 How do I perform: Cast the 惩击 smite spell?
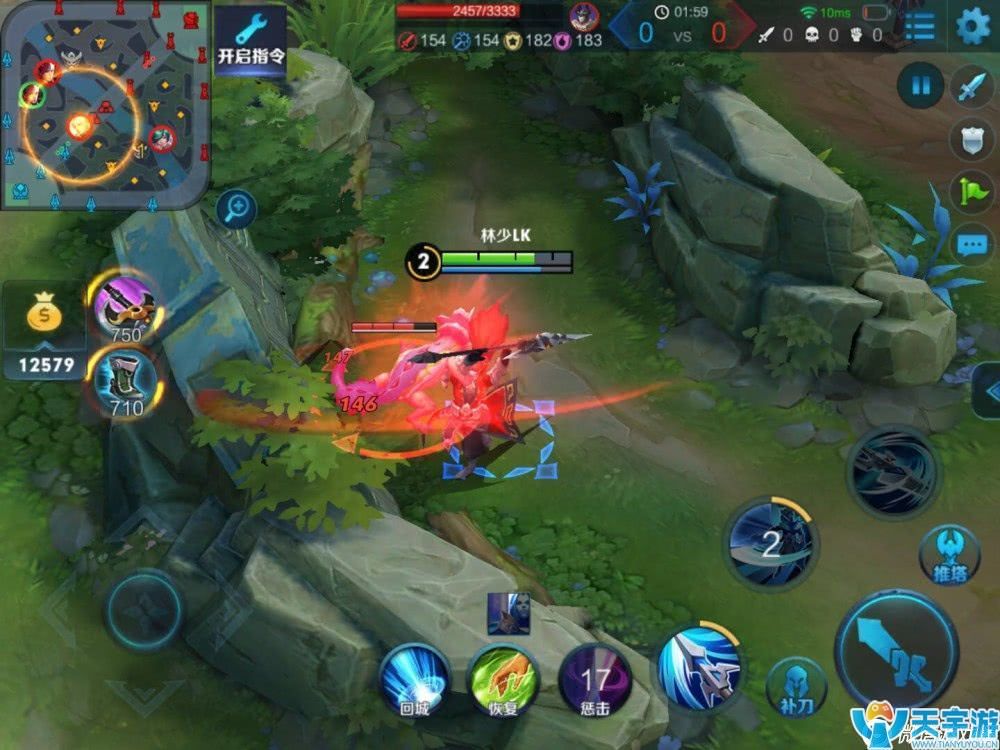tap(595, 680)
